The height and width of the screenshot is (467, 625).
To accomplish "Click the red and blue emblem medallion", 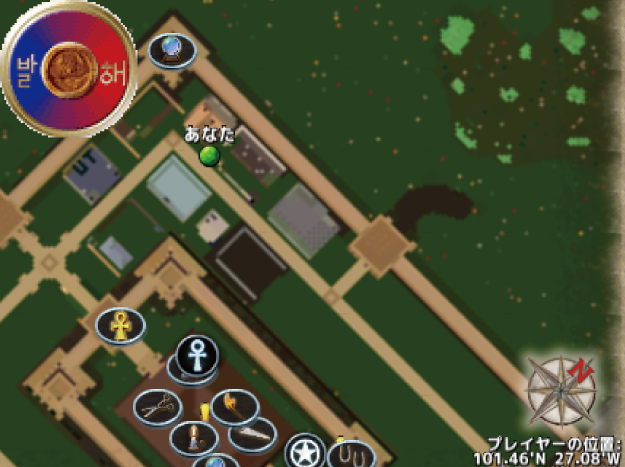I will pyautogui.click(x=69, y=68).
